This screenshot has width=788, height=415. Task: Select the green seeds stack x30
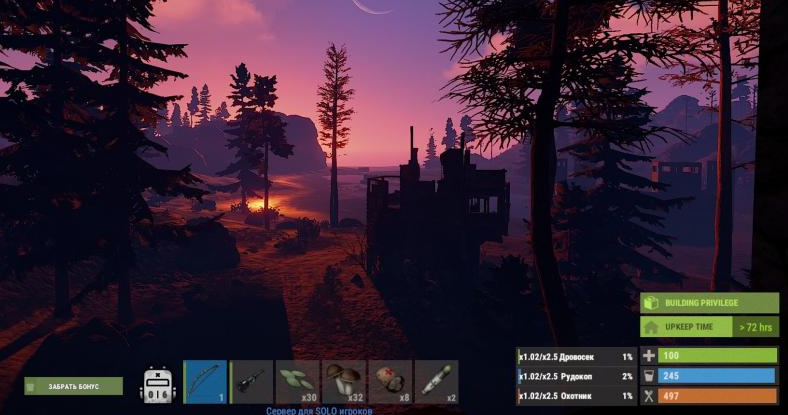coord(298,382)
